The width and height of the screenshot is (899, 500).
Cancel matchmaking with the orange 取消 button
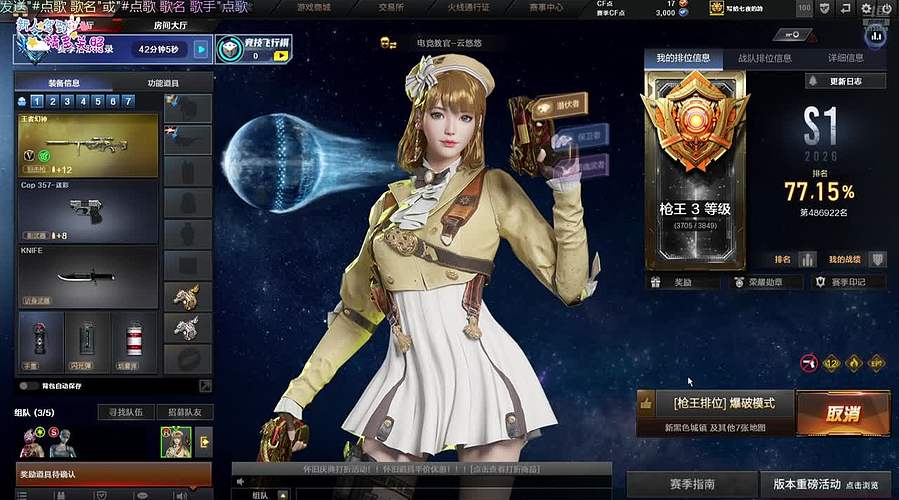click(x=843, y=413)
